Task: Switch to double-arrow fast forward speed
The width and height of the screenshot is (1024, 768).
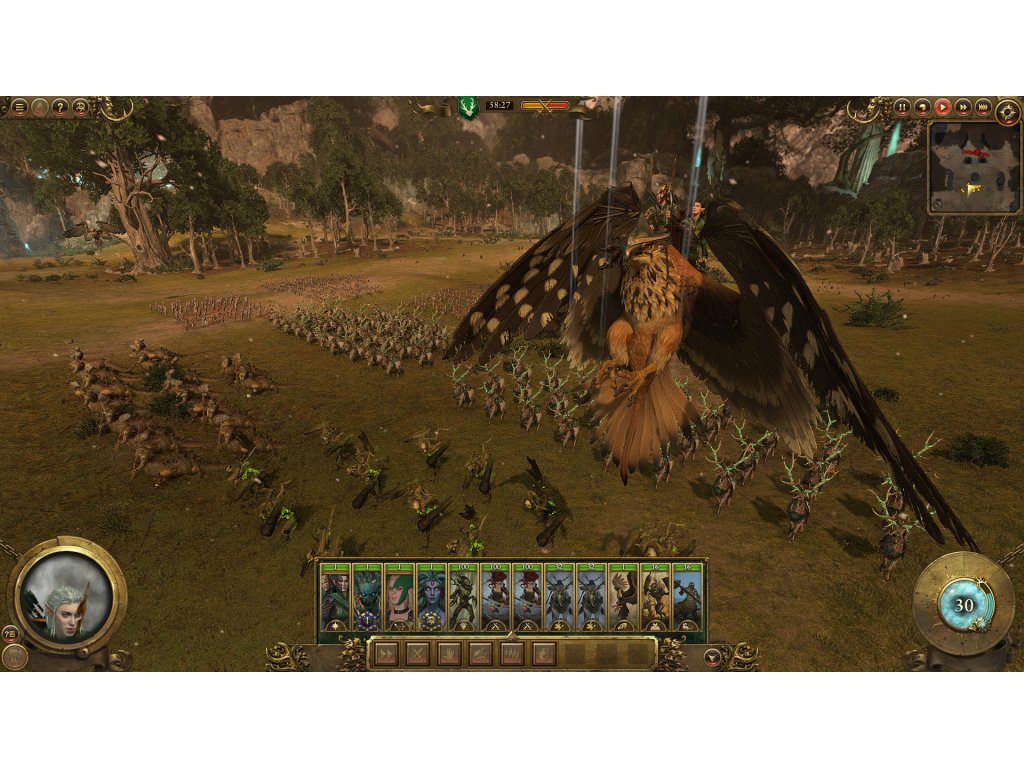Action: coord(962,107)
